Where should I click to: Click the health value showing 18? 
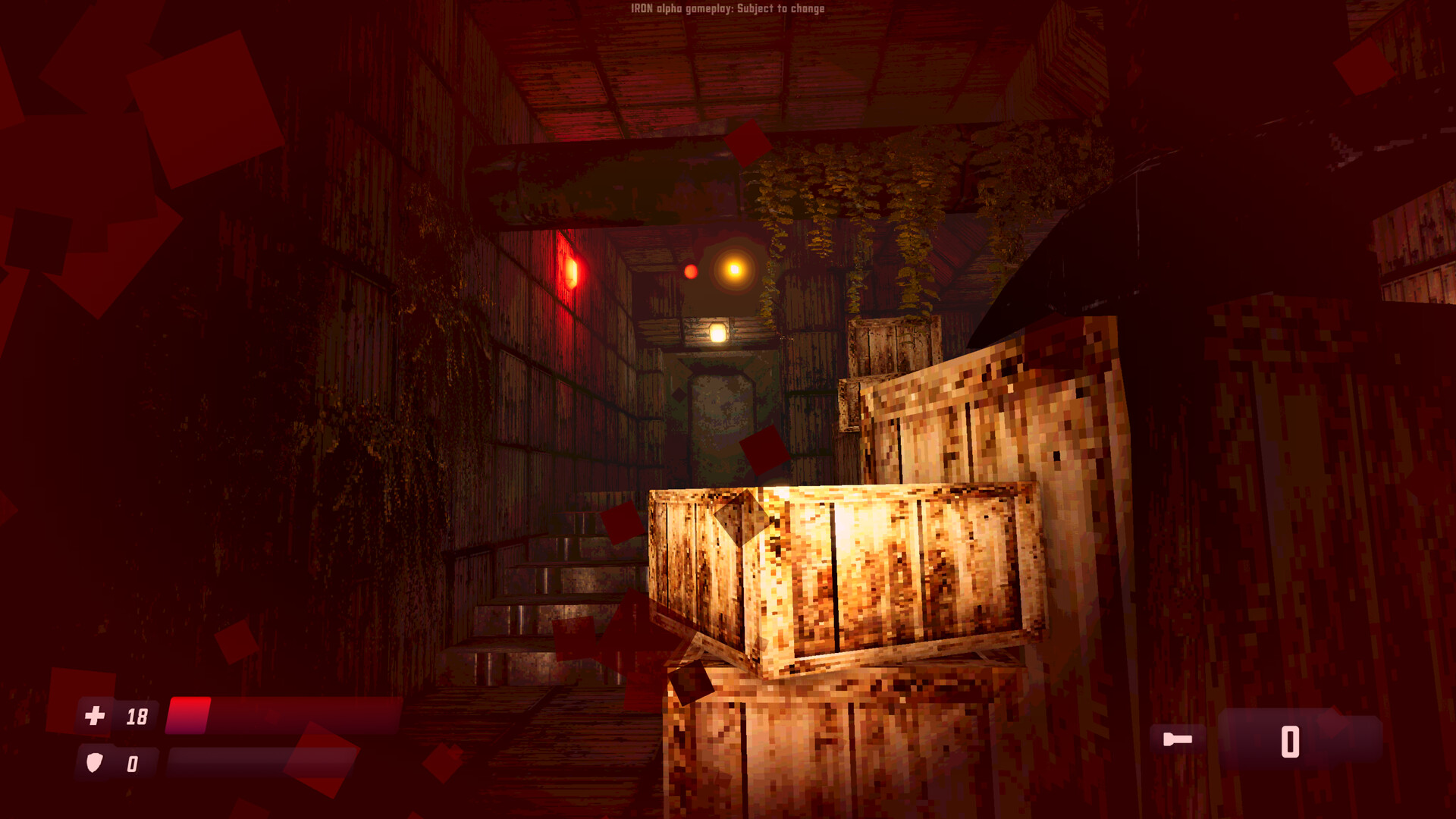(136, 715)
